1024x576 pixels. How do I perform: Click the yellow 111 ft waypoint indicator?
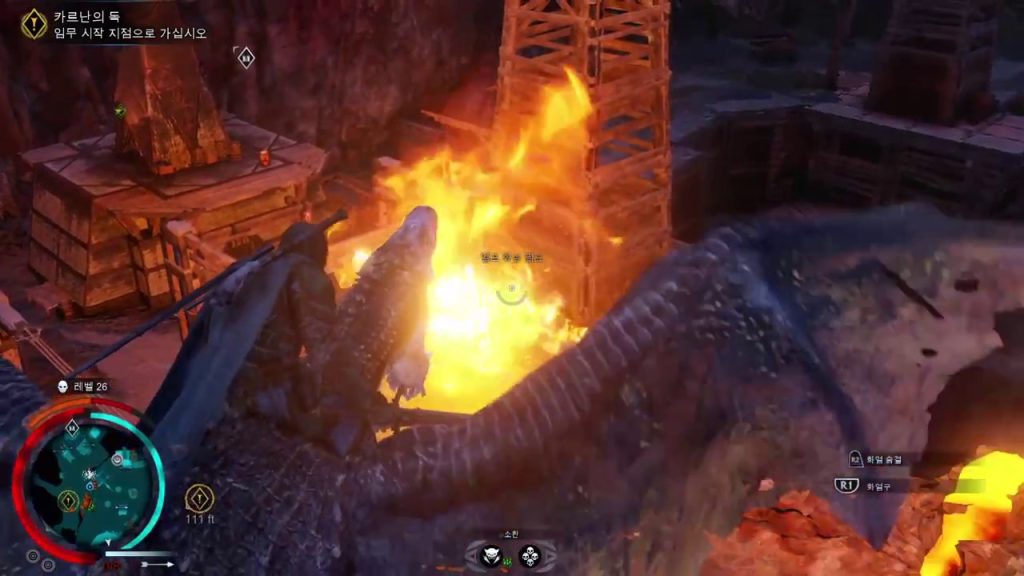click(x=199, y=497)
